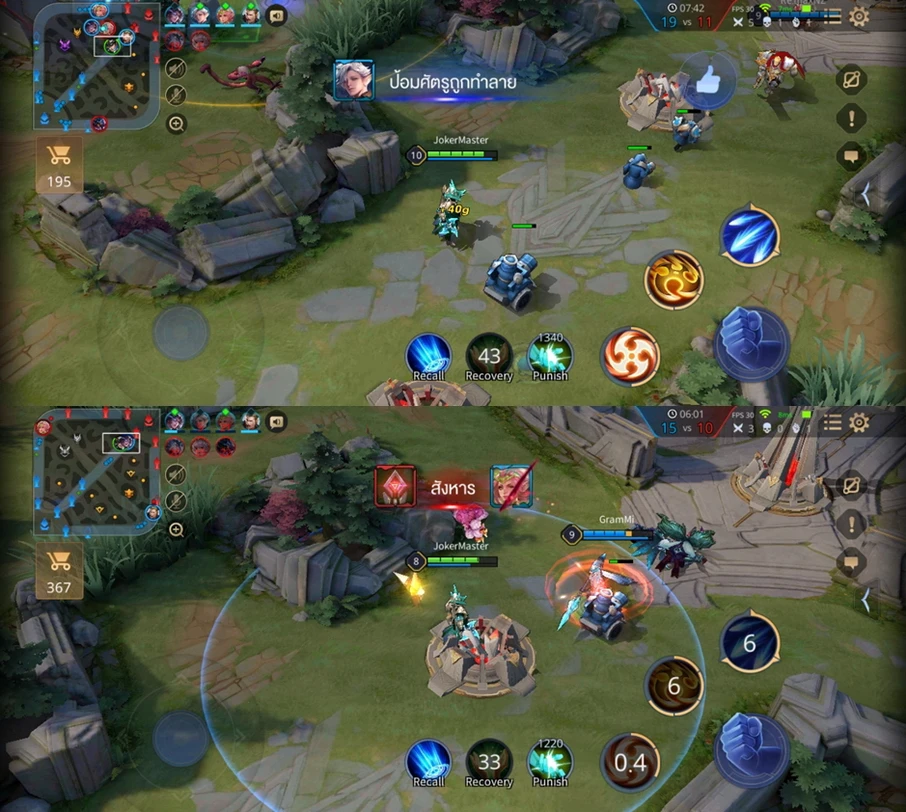This screenshot has width=906, height=812.
Task: Open the settings gear beside the 15 vs 10 score
Action: pyautogui.click(x=859, y=423)
